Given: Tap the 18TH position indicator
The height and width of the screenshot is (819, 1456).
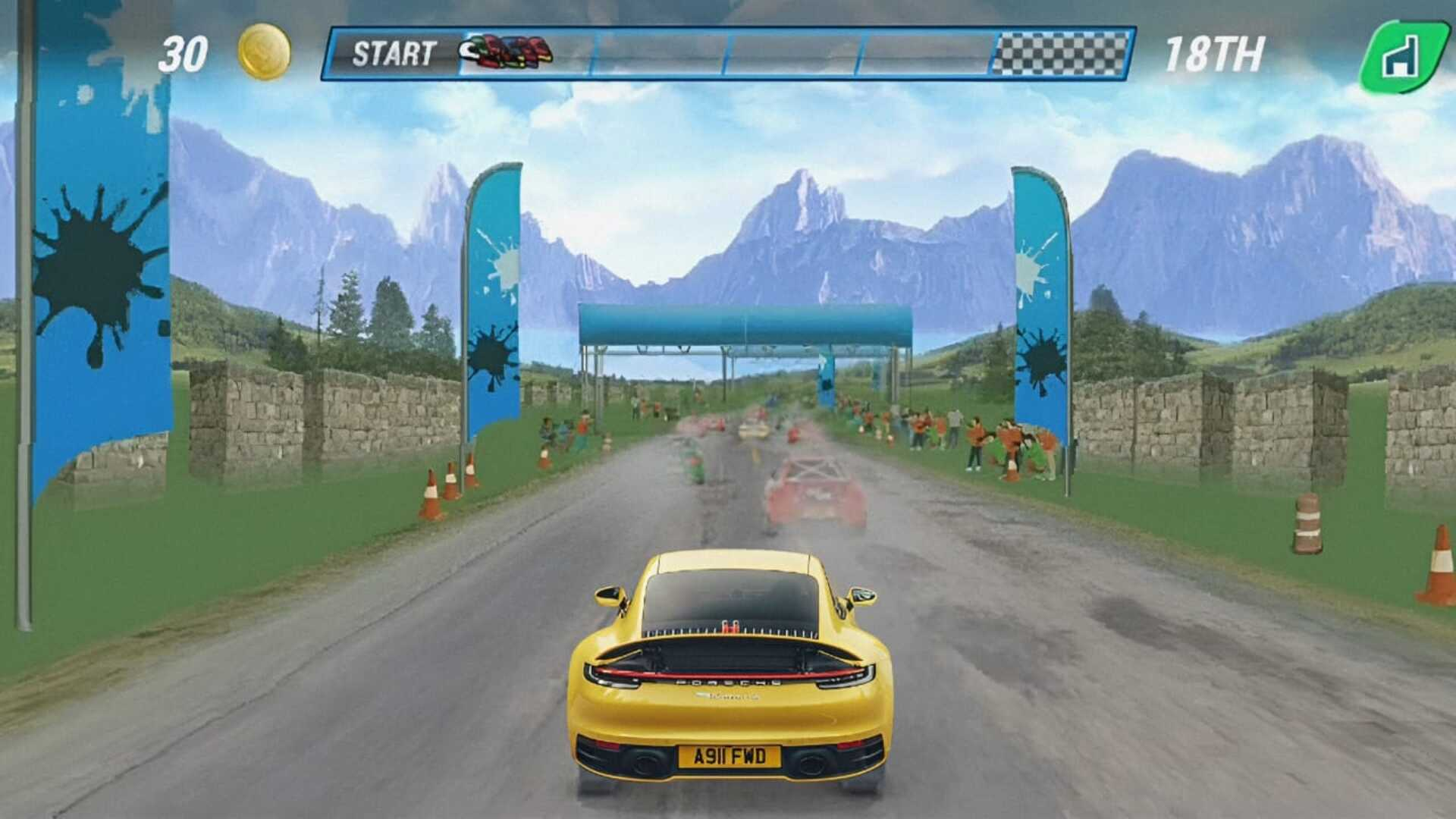Looking at the screenshot, I should pos(1213,53).
